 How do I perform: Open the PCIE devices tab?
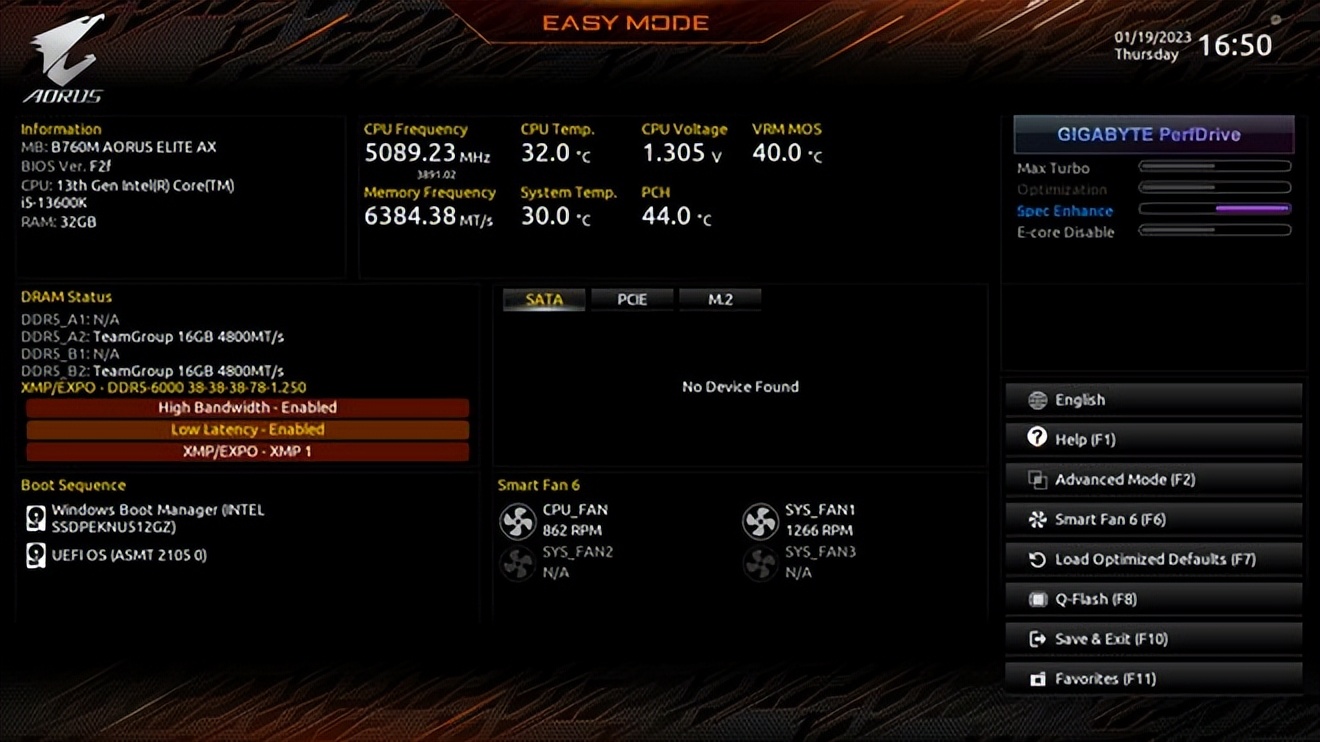[632, 299]
